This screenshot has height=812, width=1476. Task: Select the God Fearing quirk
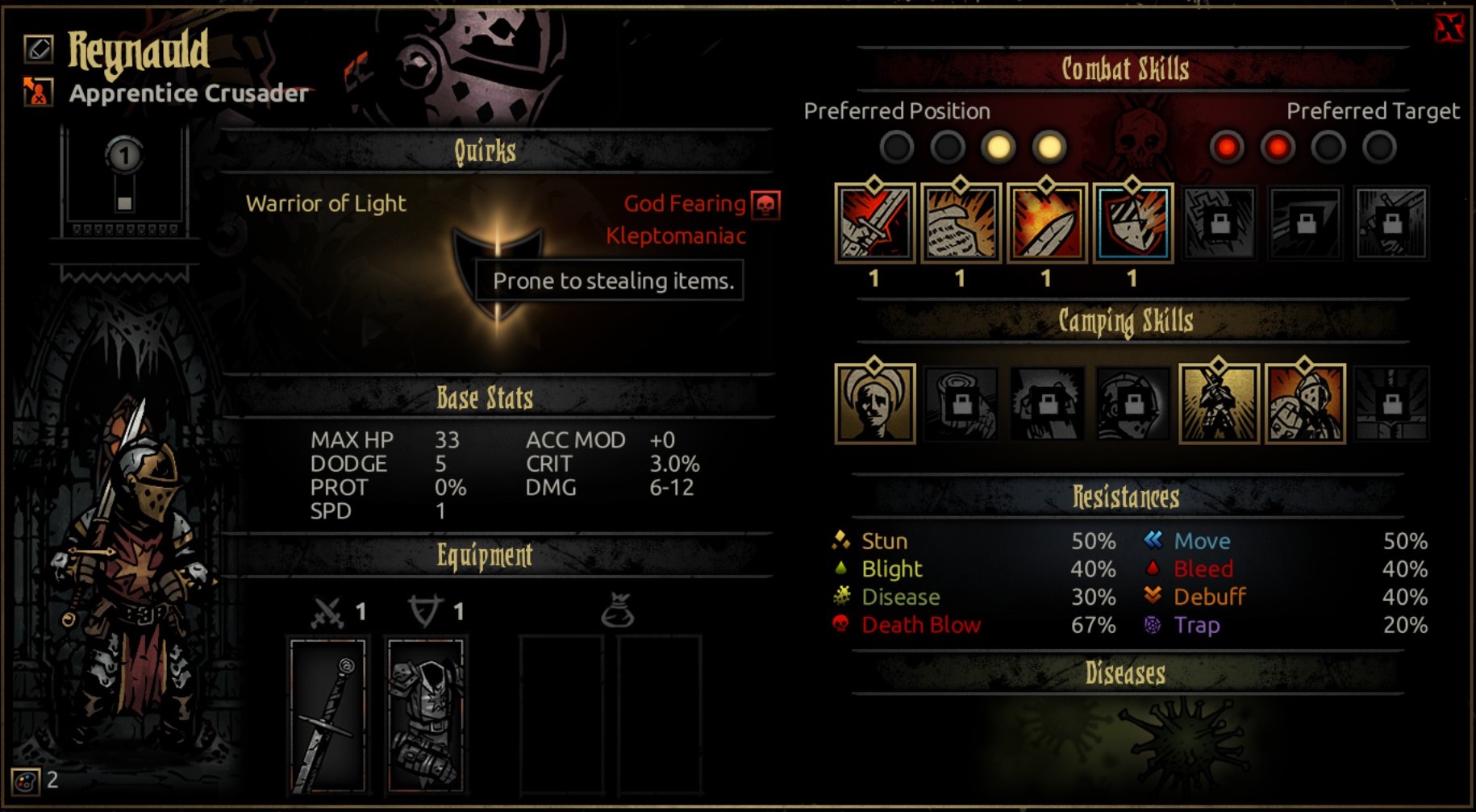click(x=685, y=204)
